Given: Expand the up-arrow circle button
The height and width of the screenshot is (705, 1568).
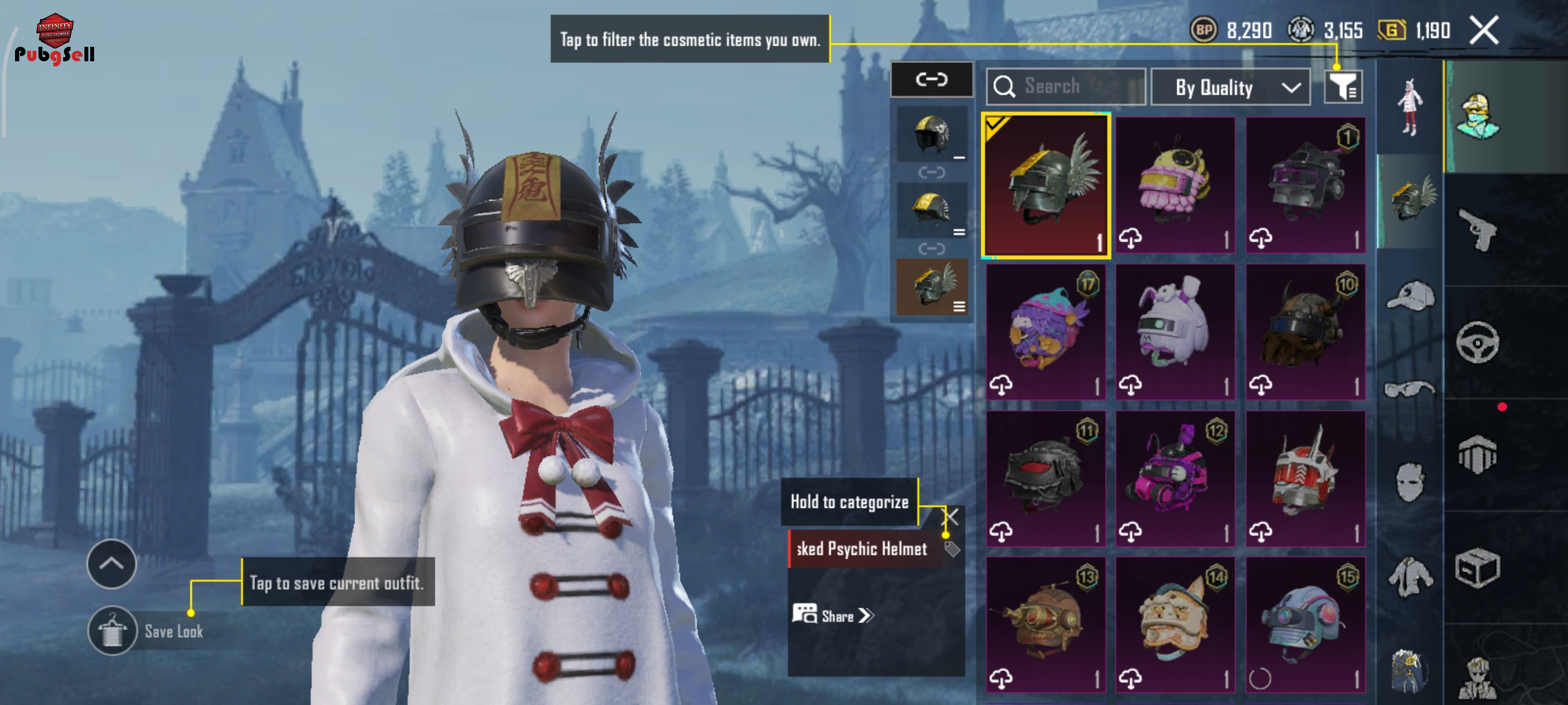Looking at the screenshot, I should coord(112,564).
